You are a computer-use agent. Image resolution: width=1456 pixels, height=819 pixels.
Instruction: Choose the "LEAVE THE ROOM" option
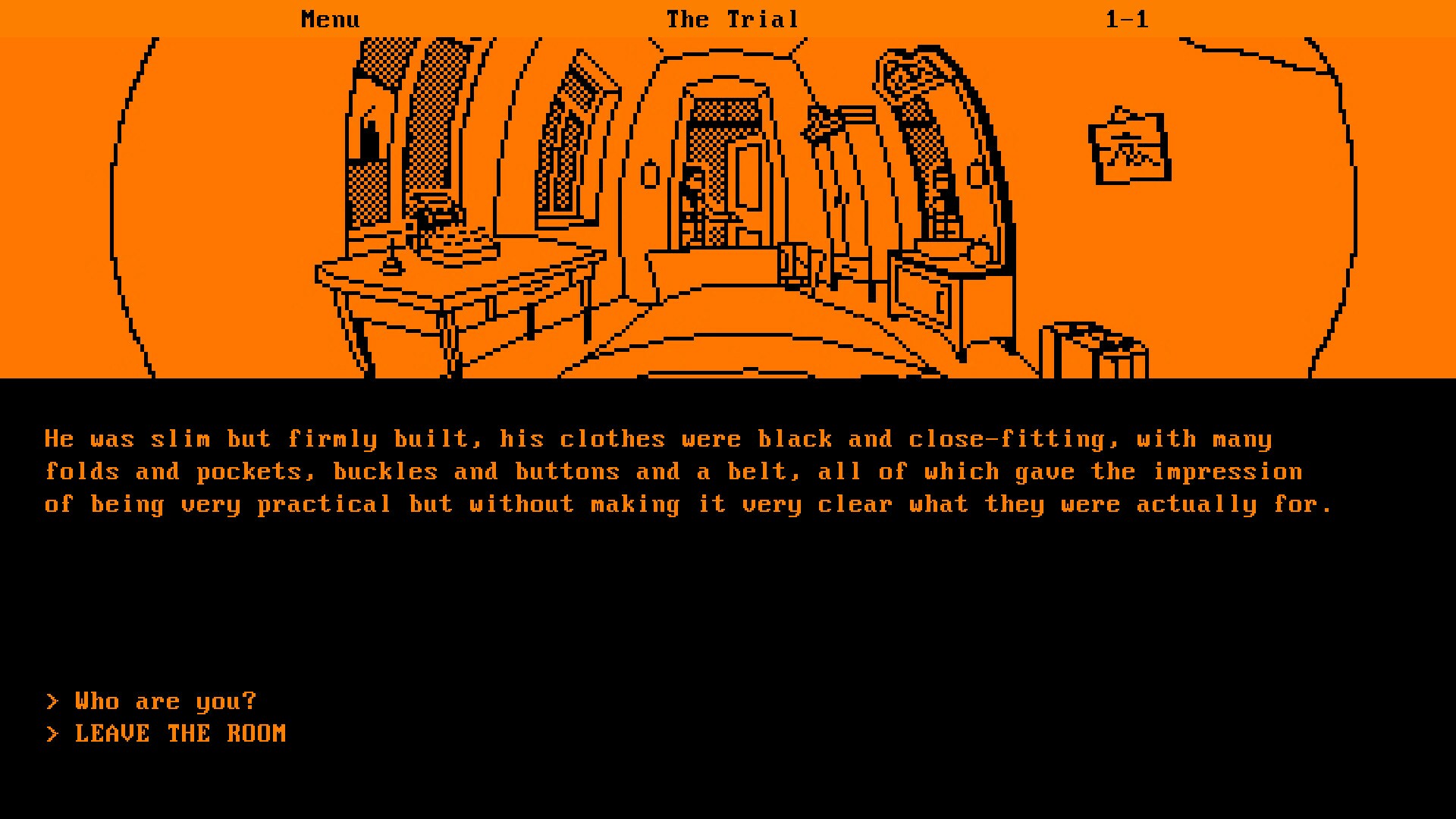coord(180,733)
